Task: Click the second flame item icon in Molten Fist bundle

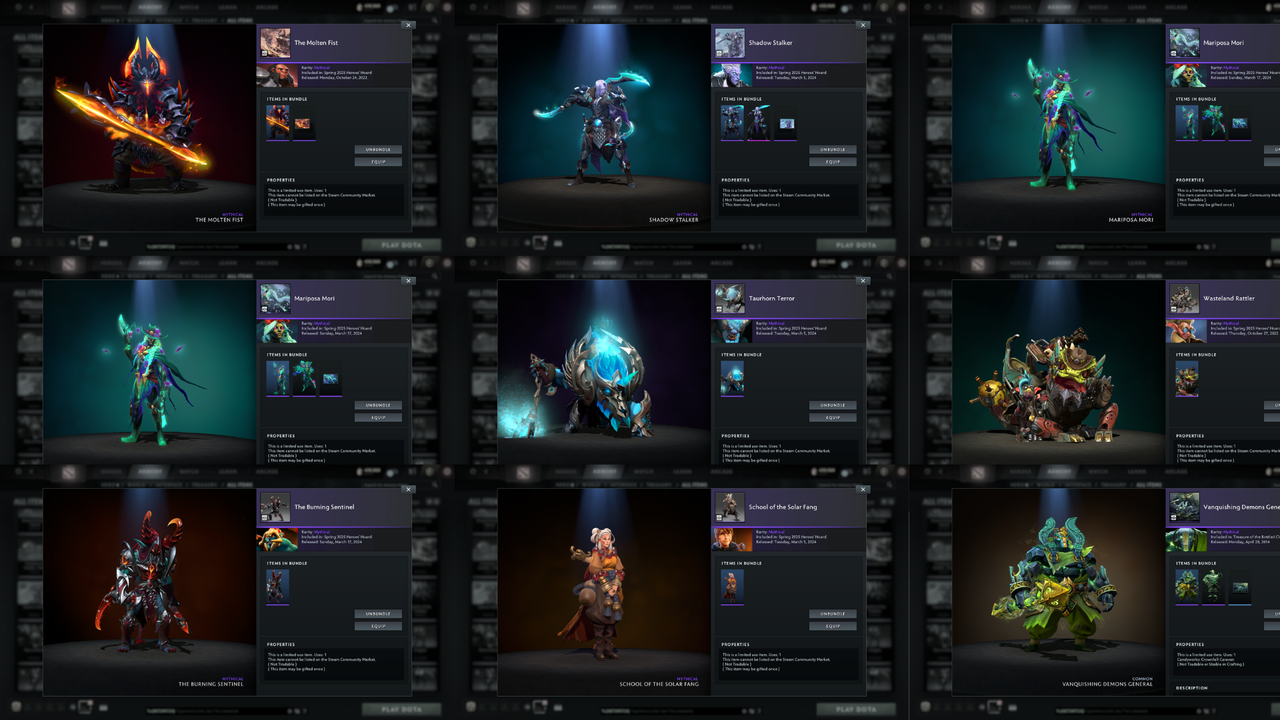Action: click(302, 124)
